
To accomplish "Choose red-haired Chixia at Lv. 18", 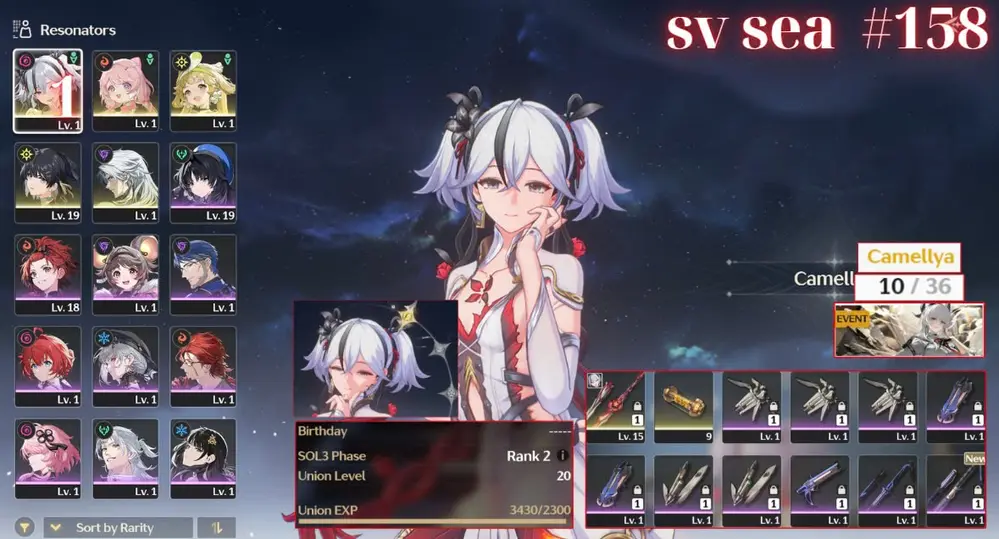I will (47, 275).
